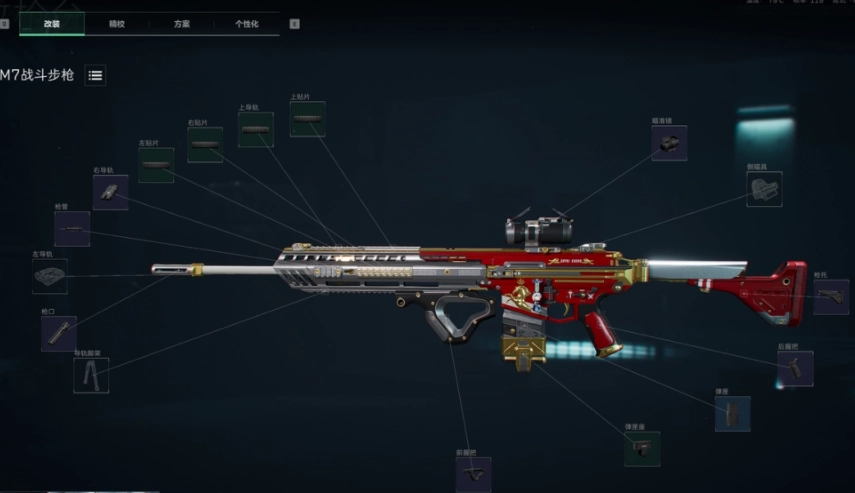The image size is (855, 493).
Task: Open the 弹匣 magazine slot
Action: click(x=732, y=413)
